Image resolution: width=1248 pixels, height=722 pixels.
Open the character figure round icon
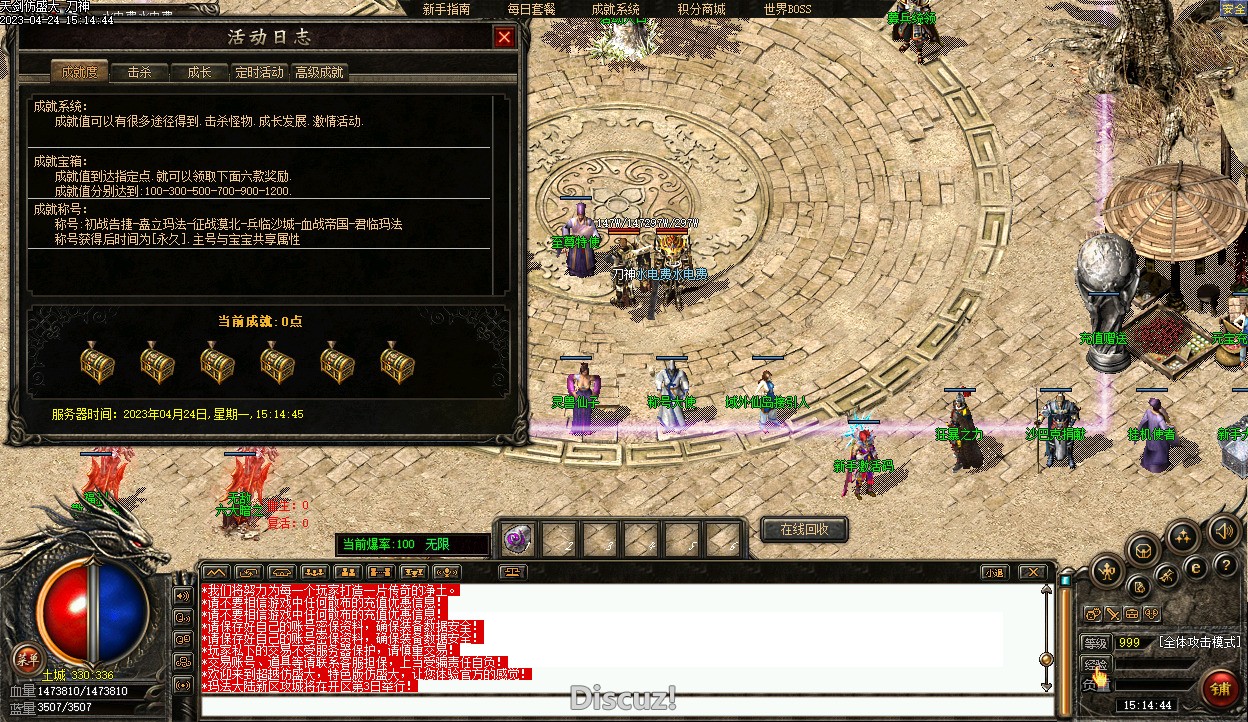(x=1108, y=572)
